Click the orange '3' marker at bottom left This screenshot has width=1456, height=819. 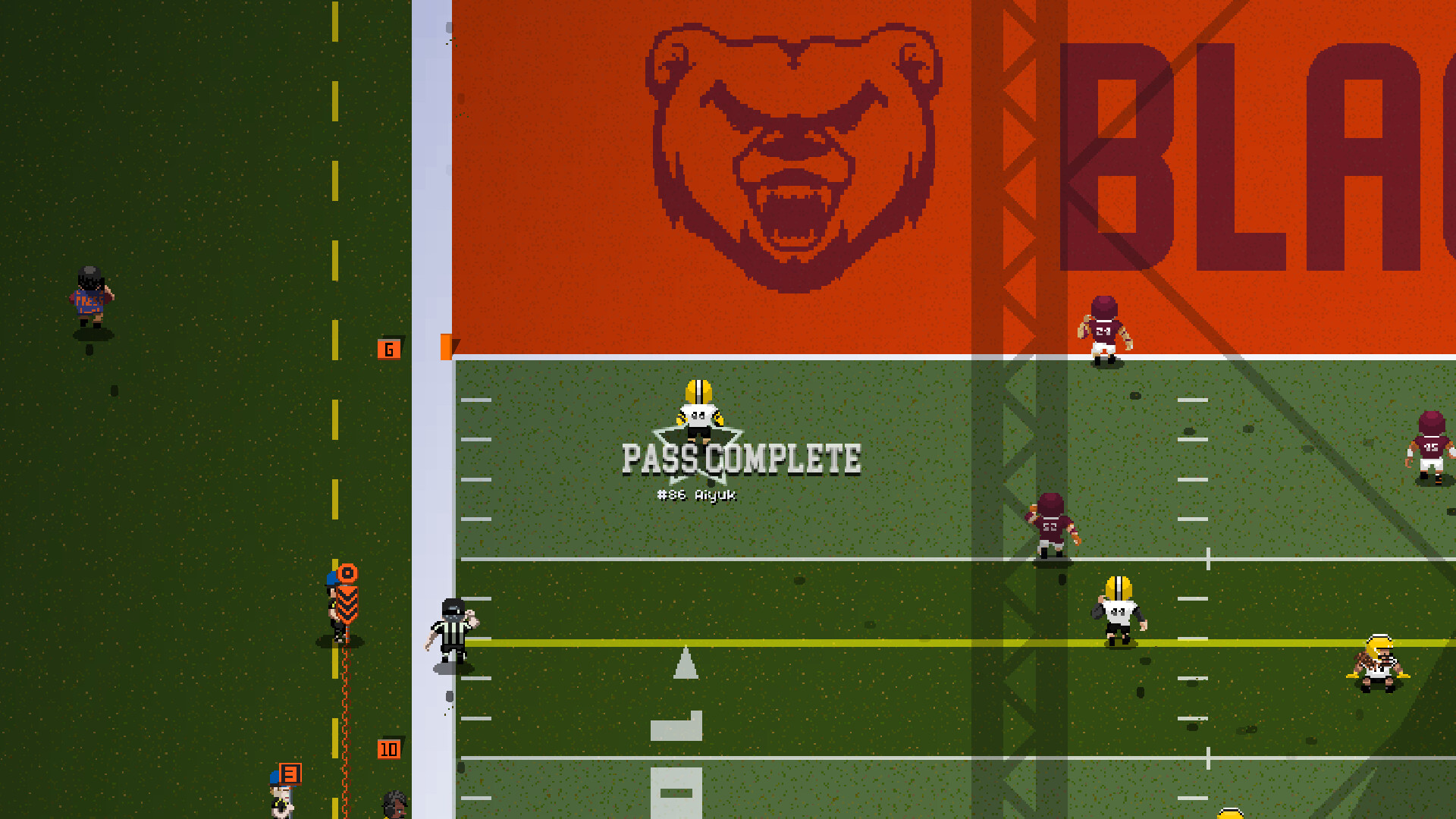[289, 775]
